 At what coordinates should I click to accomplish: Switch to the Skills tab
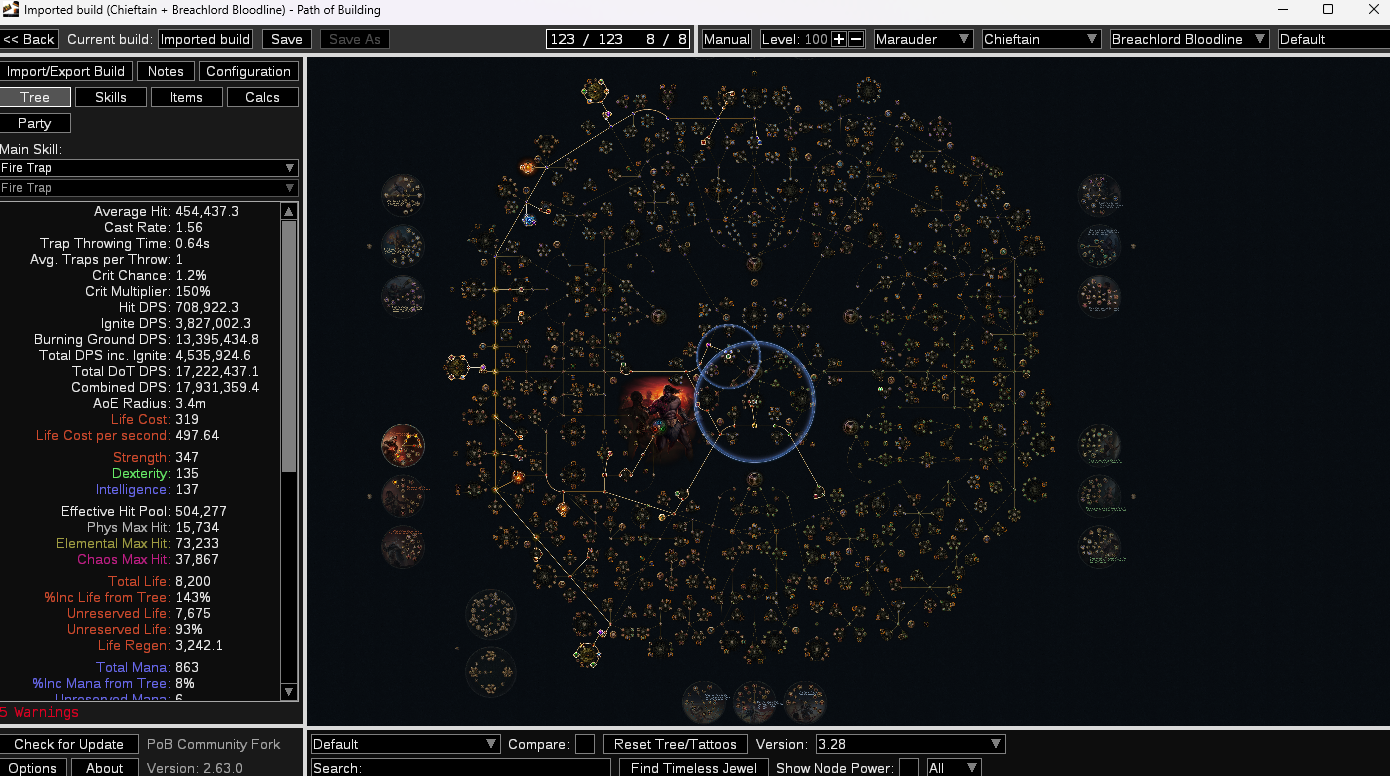coord(110,97)
